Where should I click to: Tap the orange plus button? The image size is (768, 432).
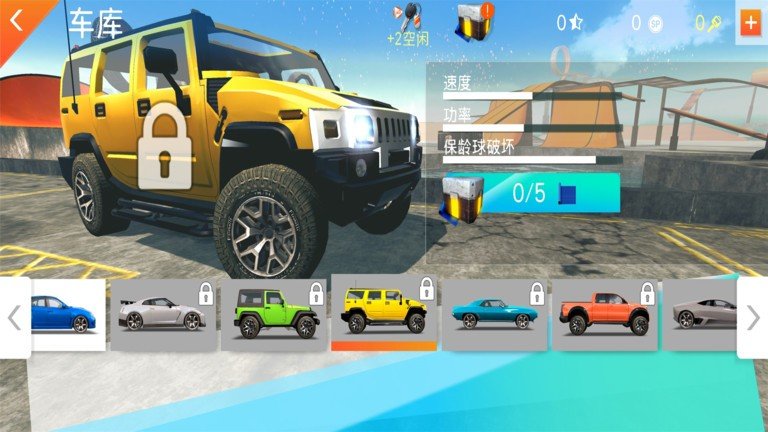click(749, 23)
